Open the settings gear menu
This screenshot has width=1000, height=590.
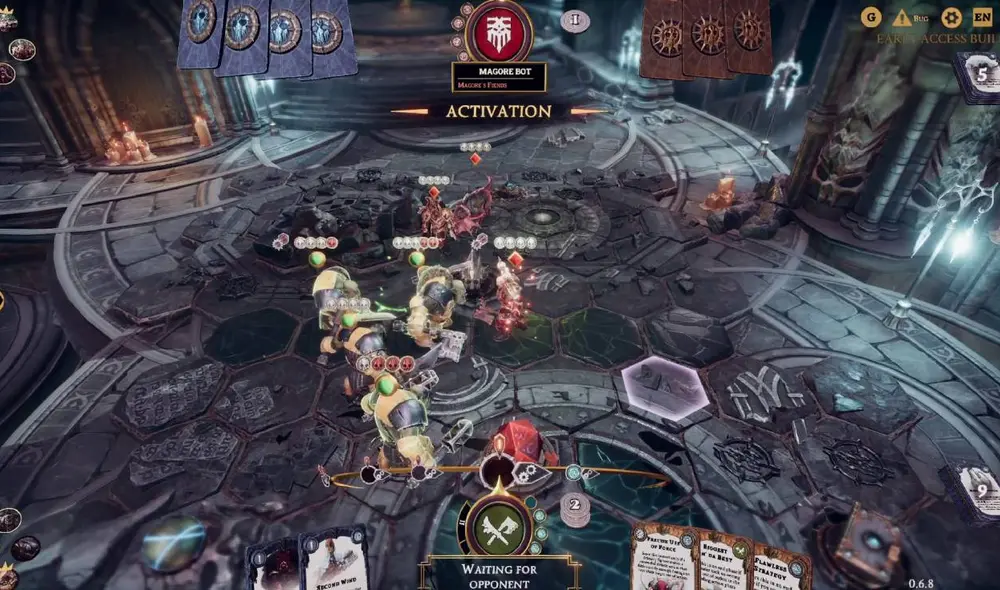coord(951,18)
